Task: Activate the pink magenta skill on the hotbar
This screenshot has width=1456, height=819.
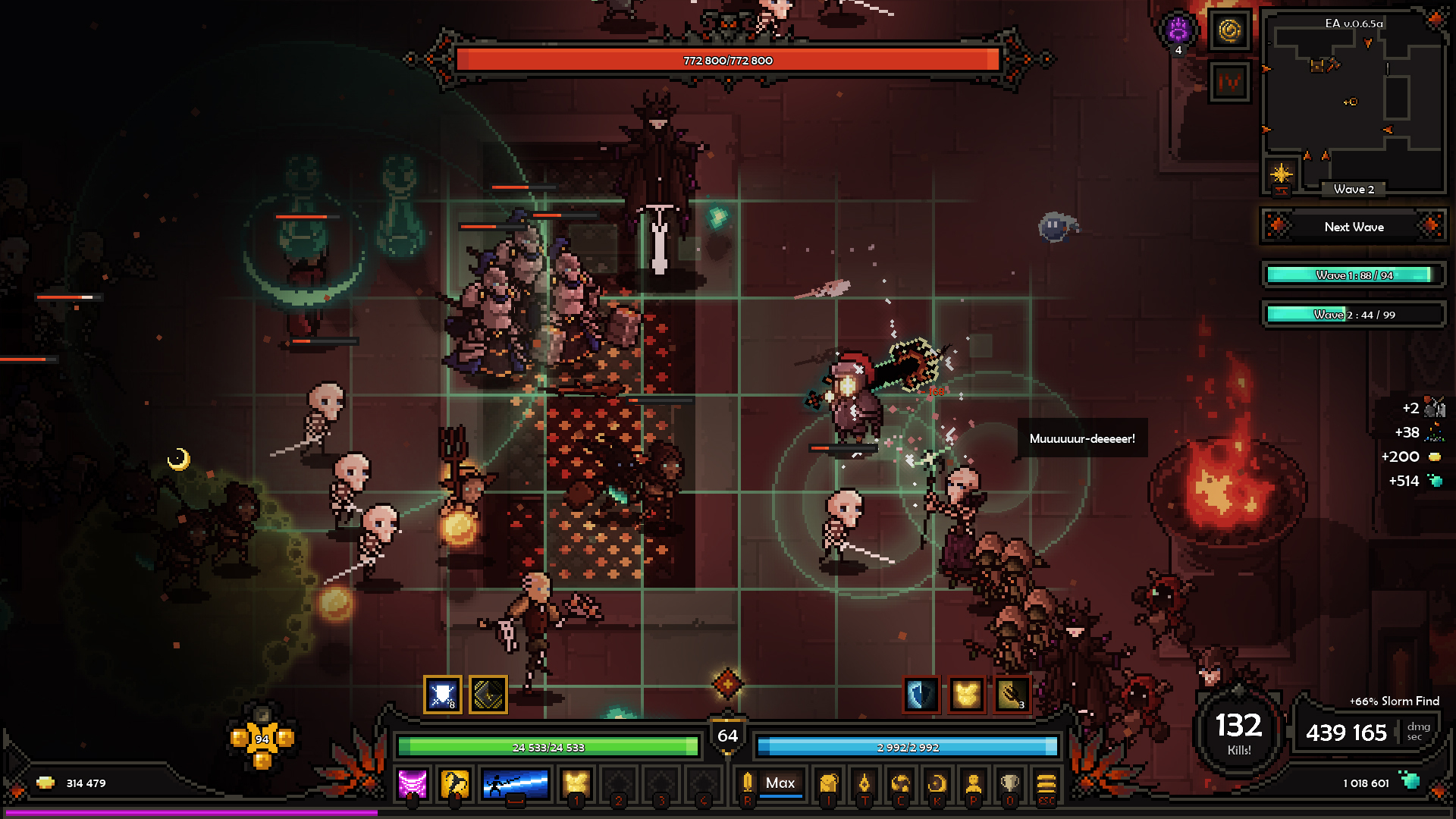Action: click(x=413, y=784)
